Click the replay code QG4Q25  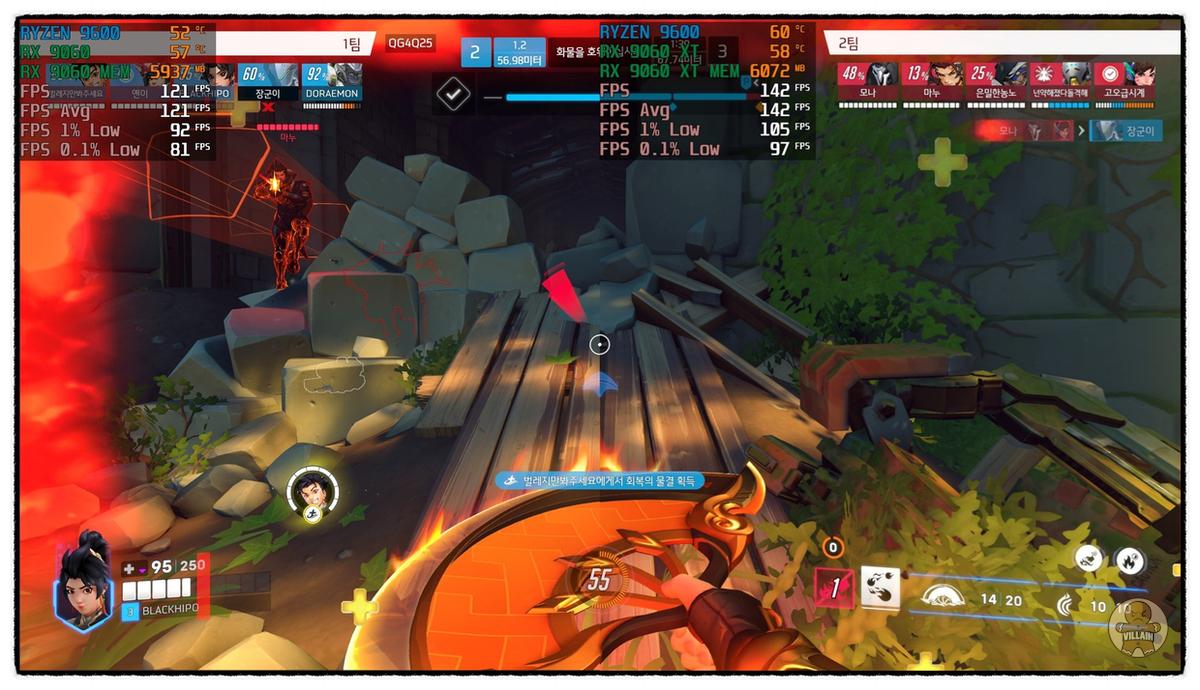[x=411, y=43]
